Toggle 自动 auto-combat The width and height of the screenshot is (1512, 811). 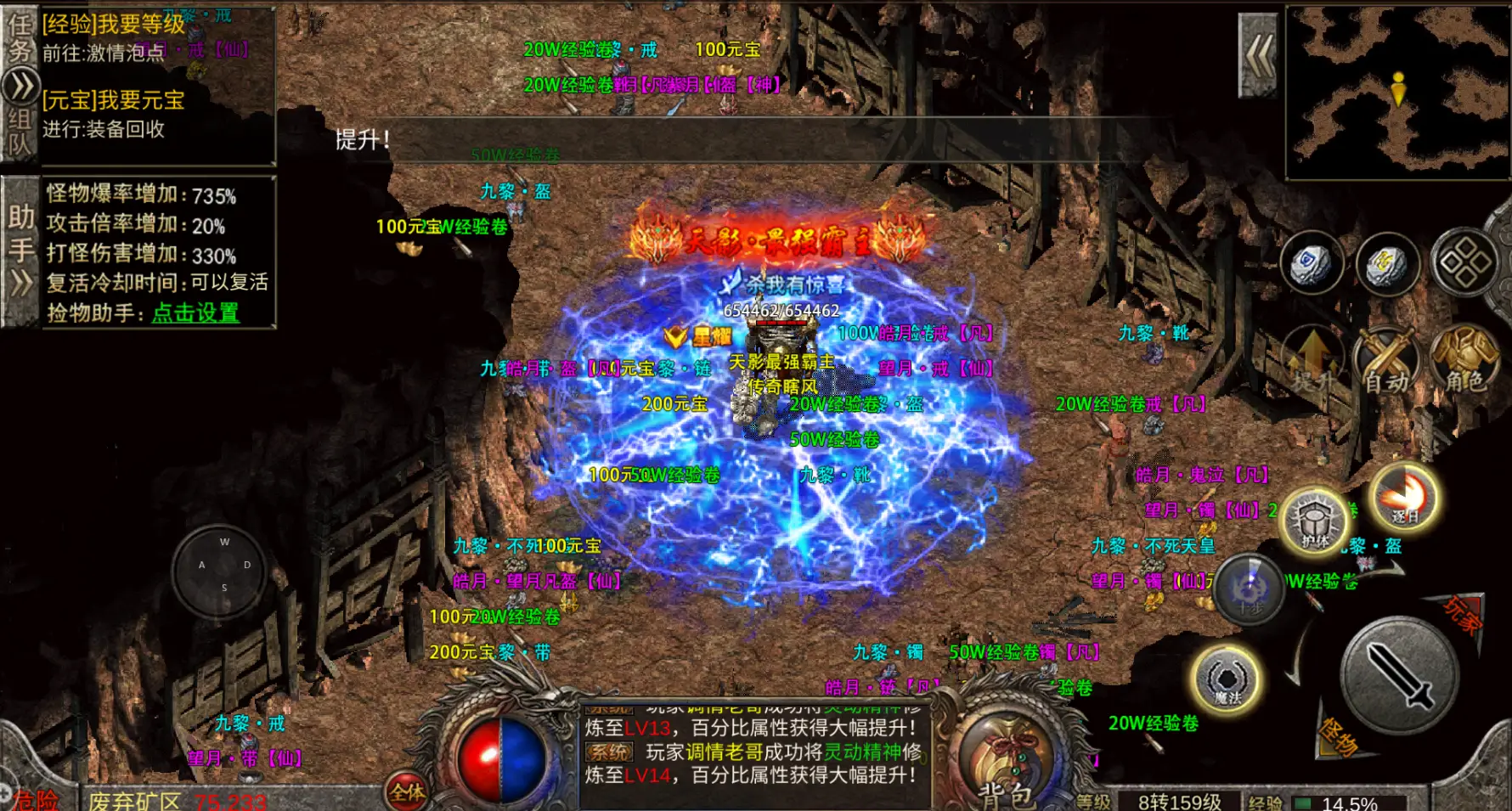coord(1387,363)
